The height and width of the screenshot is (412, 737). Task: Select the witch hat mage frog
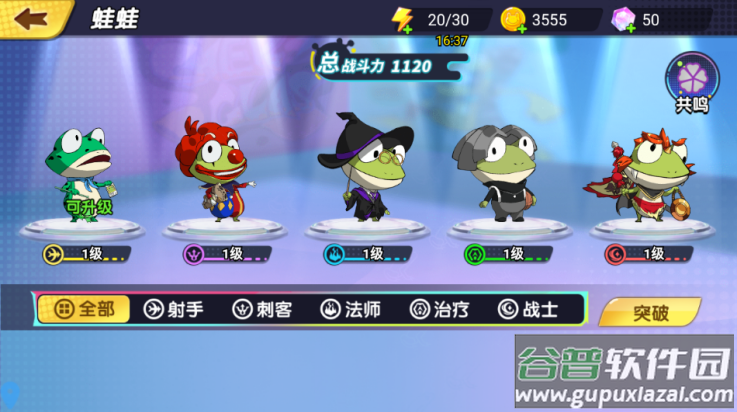[364, 167]
